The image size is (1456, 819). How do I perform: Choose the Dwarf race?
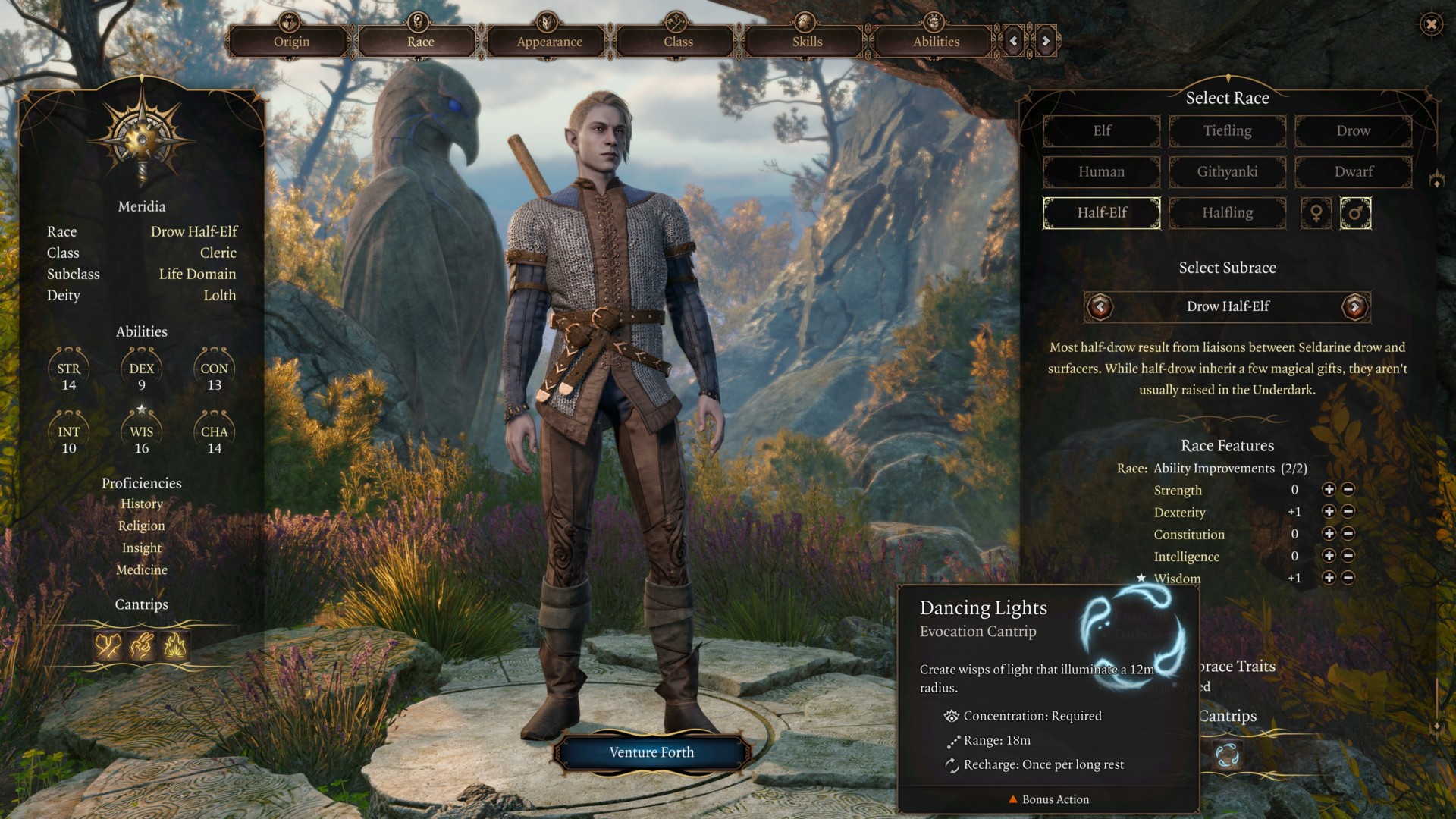(x=1353, y=172)
